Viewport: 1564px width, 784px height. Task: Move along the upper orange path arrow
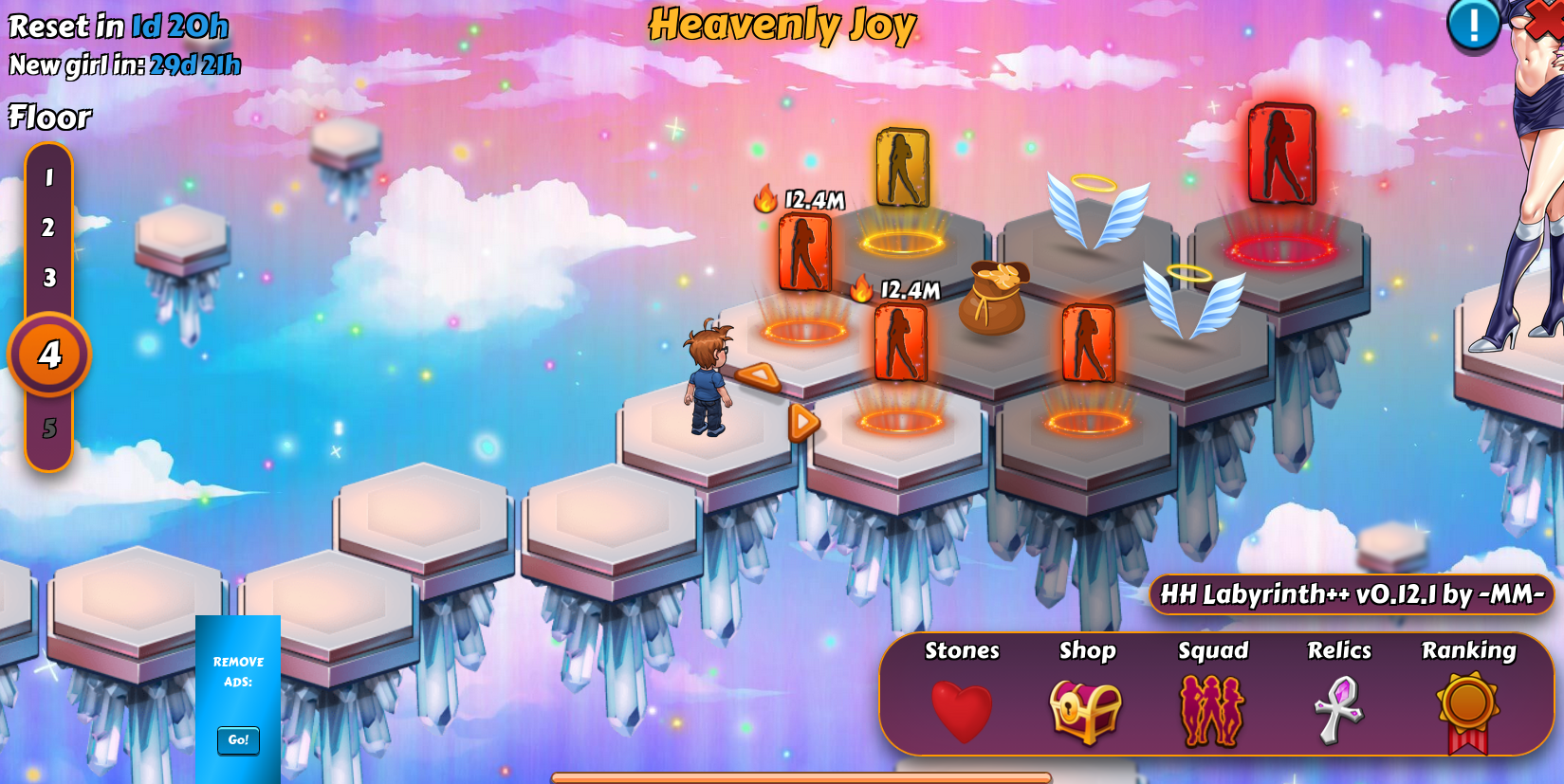click(760, 377)
